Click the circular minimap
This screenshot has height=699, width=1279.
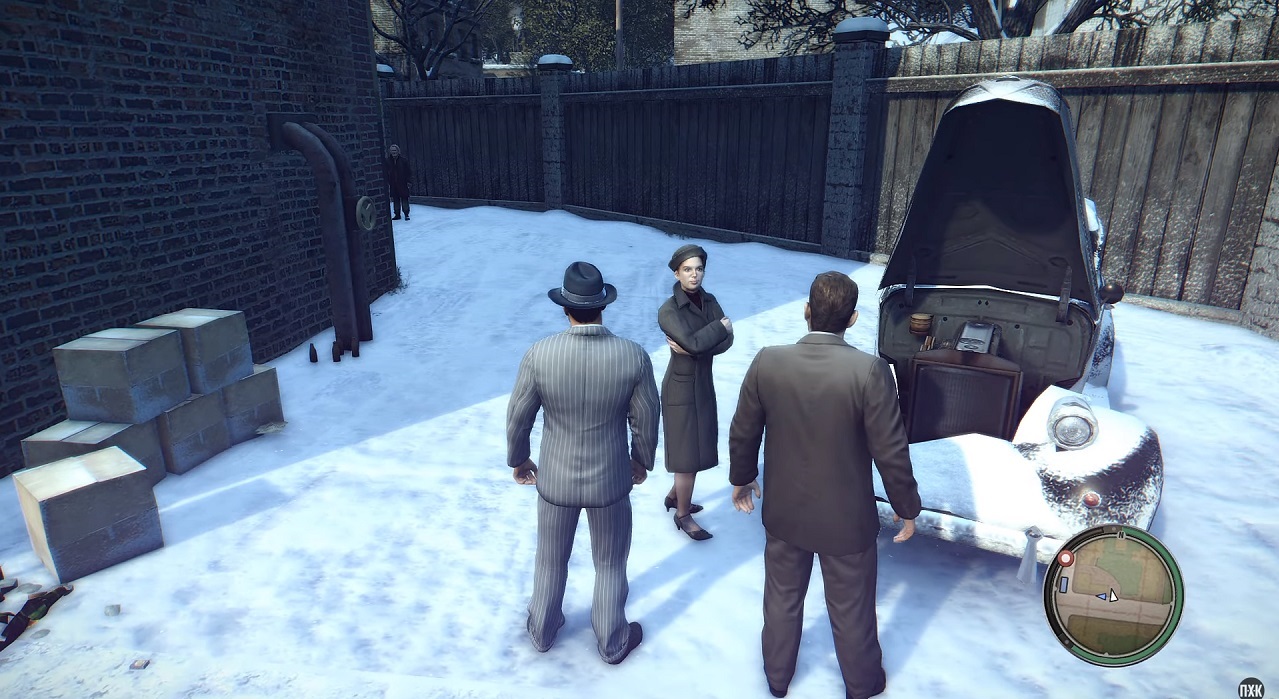1112,594
